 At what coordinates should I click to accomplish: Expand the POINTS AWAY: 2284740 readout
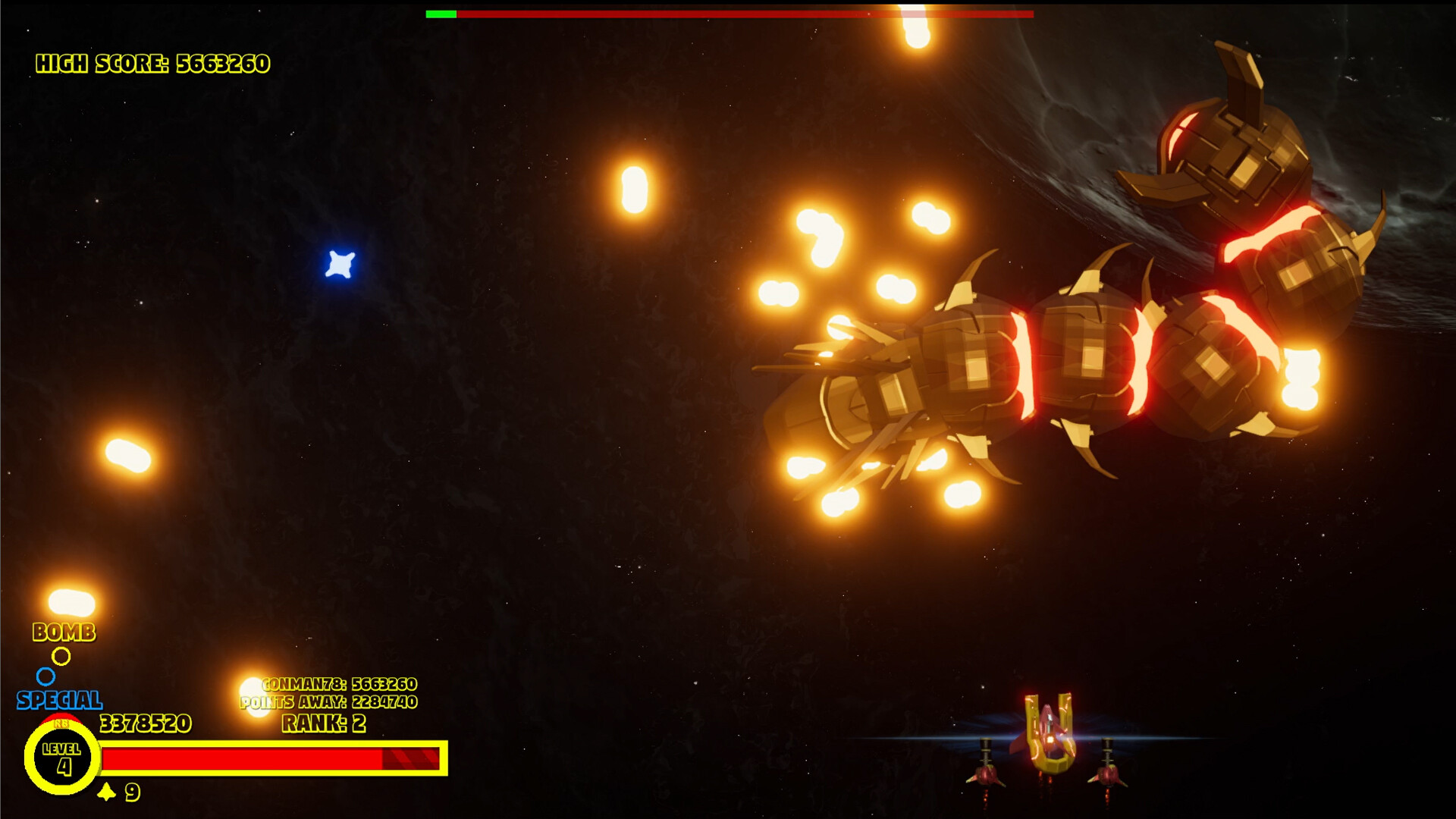(328, 704)
